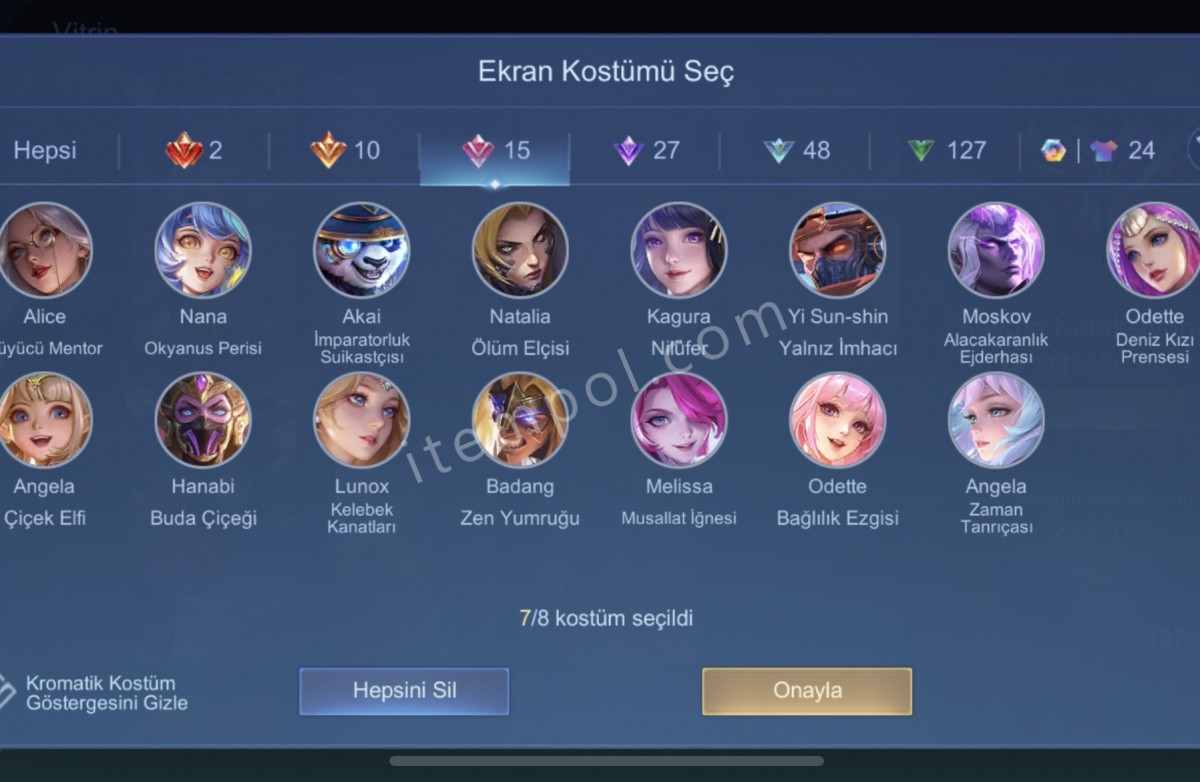Switch to the Hepsi tab
Image resolution: width=1200 pixels, height=782 pixels.
[x=45, y=151]
